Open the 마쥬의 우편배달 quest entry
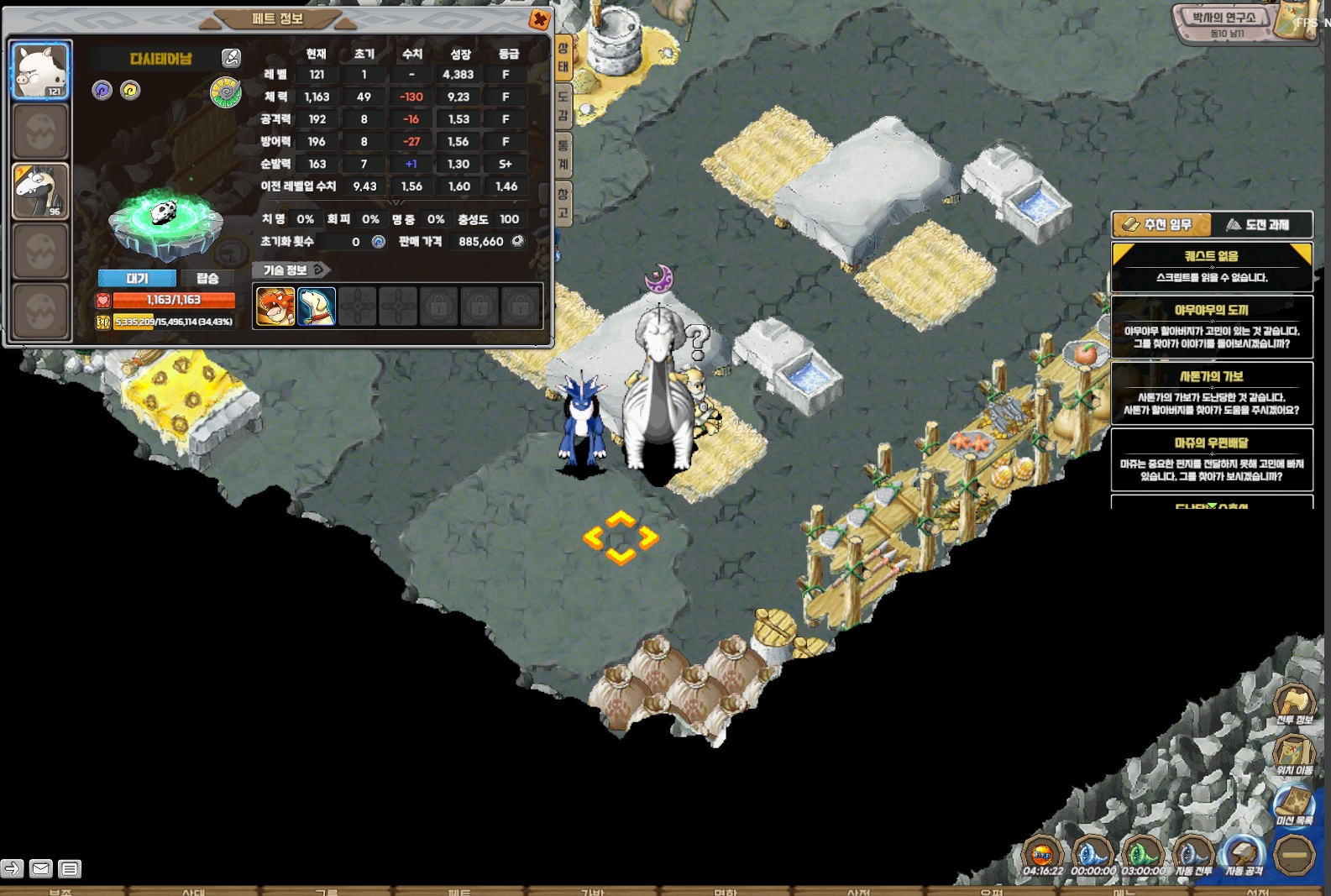 click(x=1211, y=460)
